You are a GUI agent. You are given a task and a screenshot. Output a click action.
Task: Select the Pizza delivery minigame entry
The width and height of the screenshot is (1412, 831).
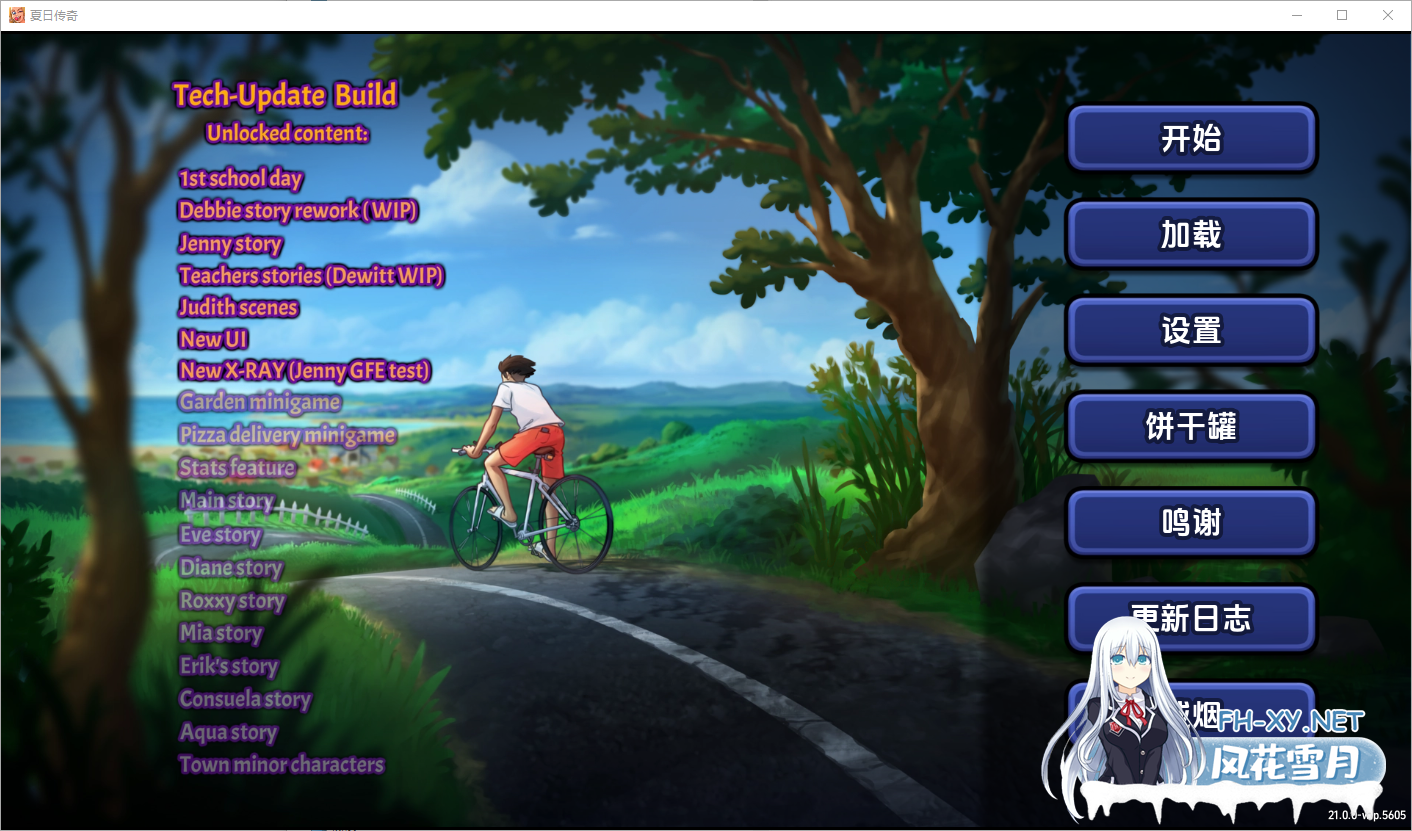[287, 436]
